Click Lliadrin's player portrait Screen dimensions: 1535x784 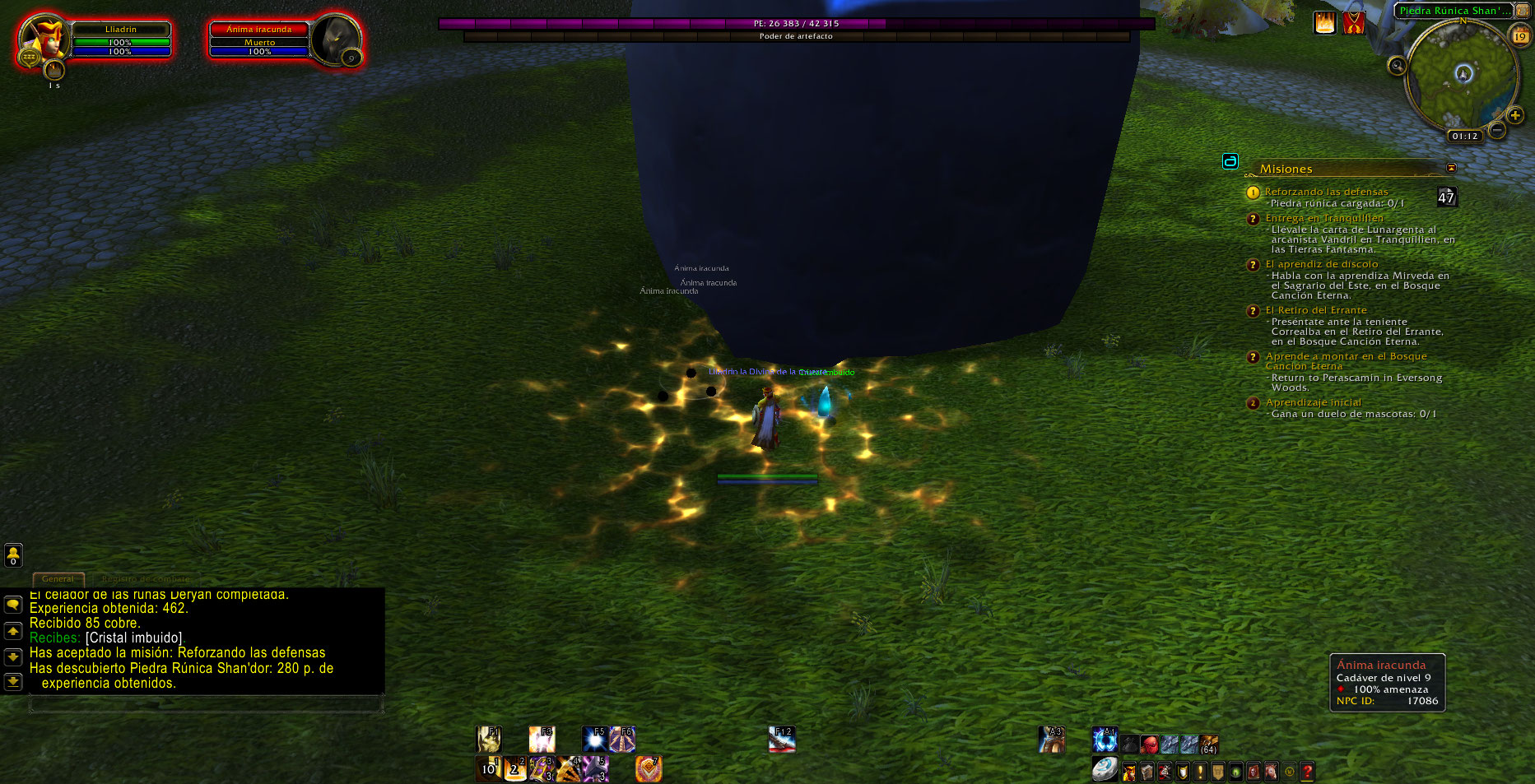tap(43, 39)
